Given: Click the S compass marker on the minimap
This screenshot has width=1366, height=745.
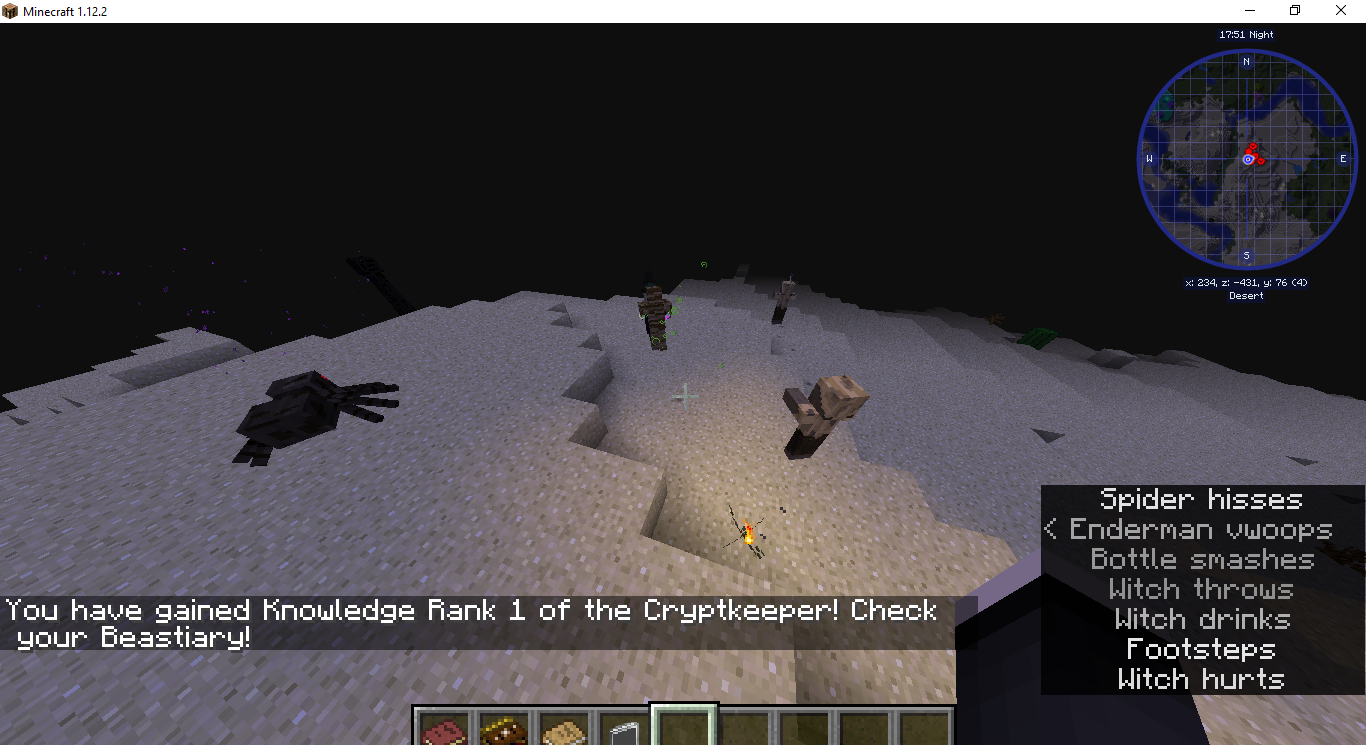Looking at the screenshot, I should (x=1246, y=256).
